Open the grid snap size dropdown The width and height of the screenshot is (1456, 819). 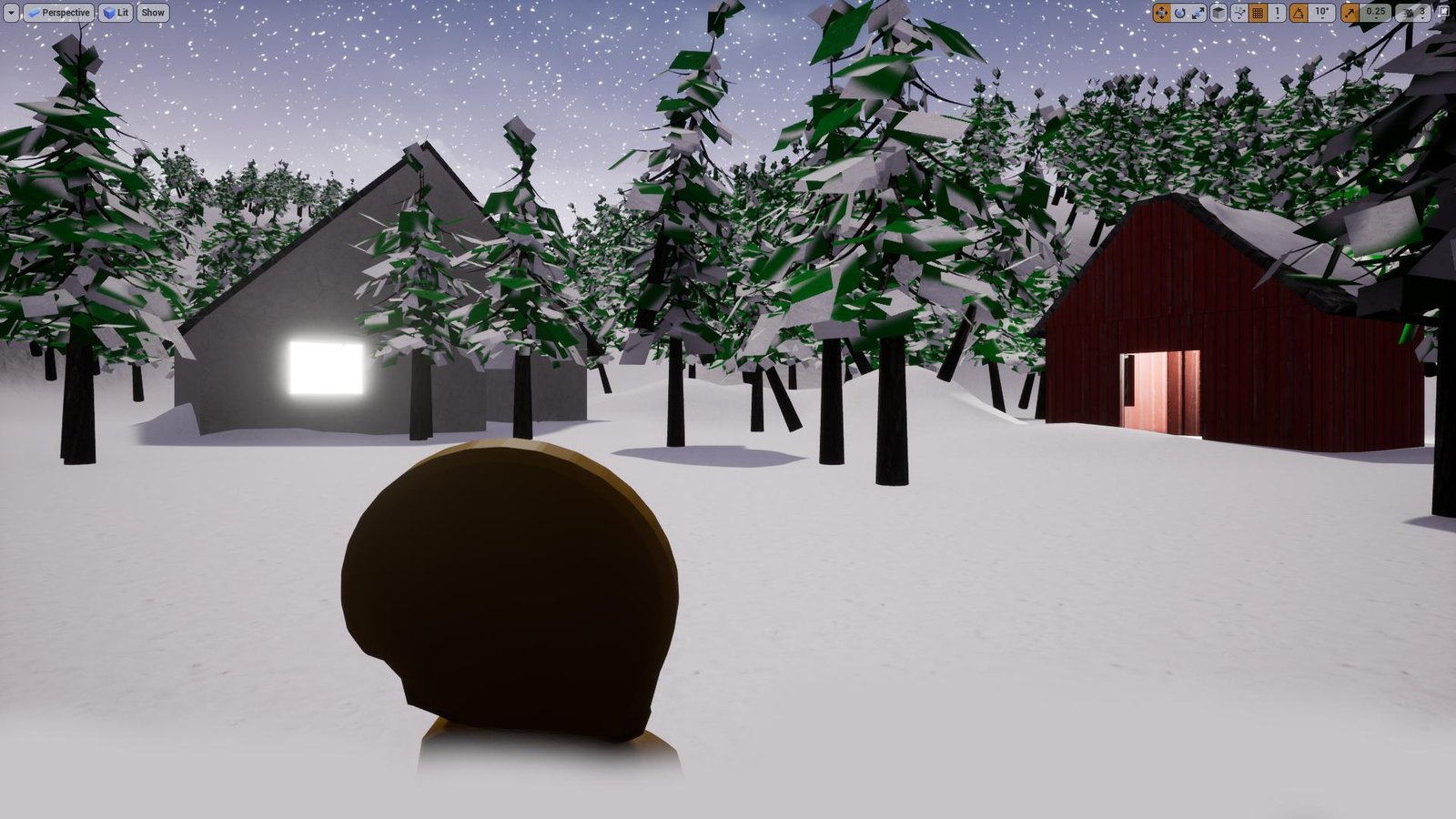pos(1276,12)
